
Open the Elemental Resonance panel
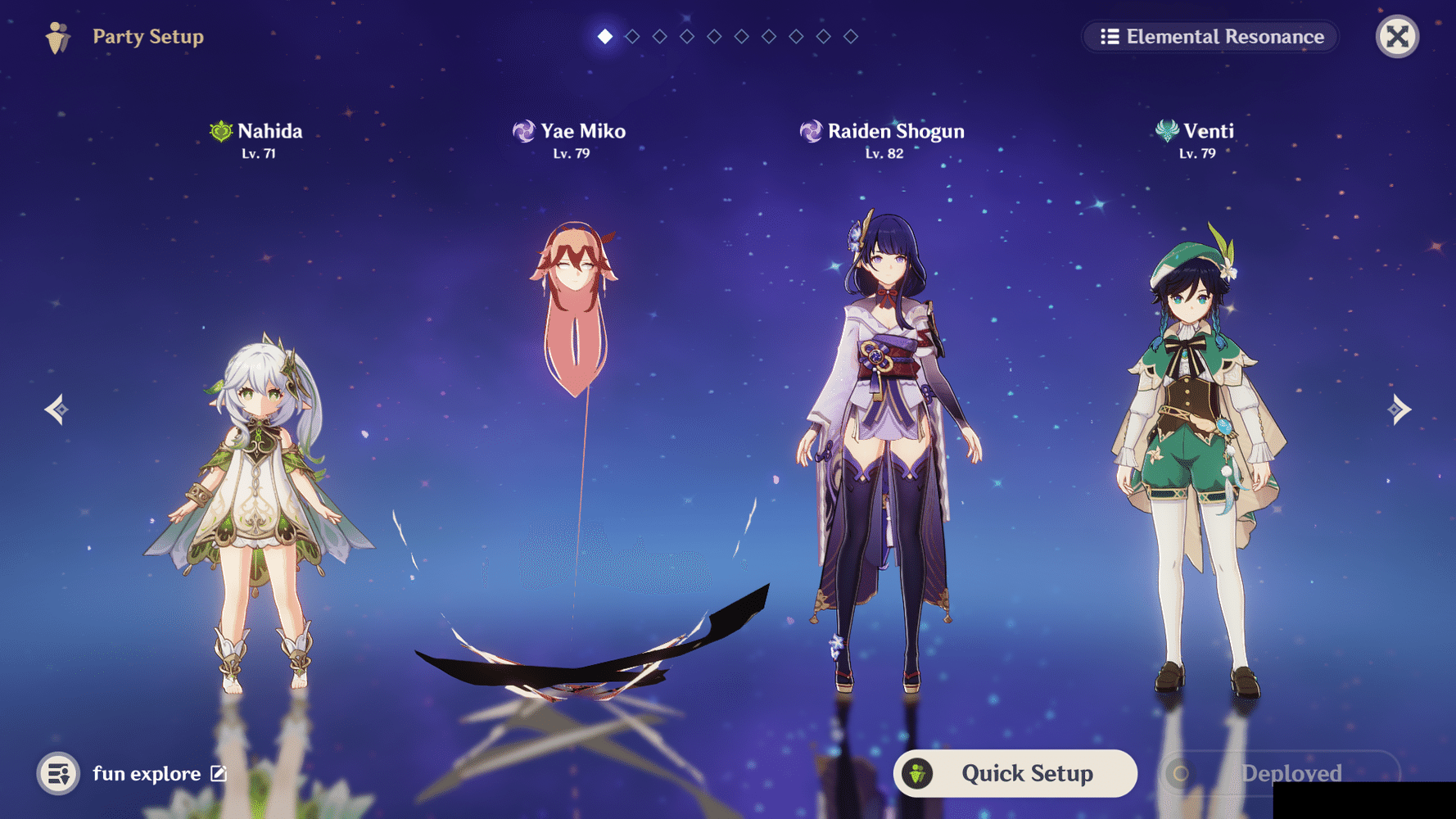(1210, 36)
